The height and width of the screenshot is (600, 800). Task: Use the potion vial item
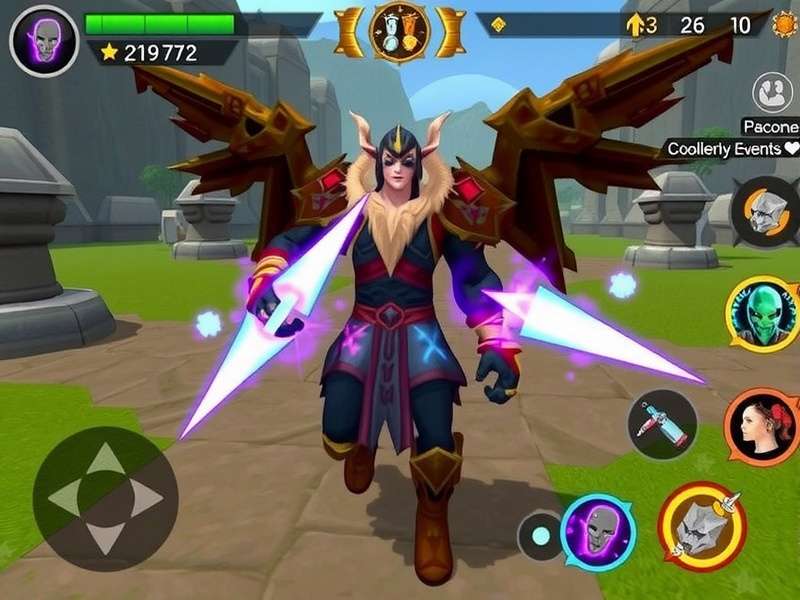coord(662,424)
